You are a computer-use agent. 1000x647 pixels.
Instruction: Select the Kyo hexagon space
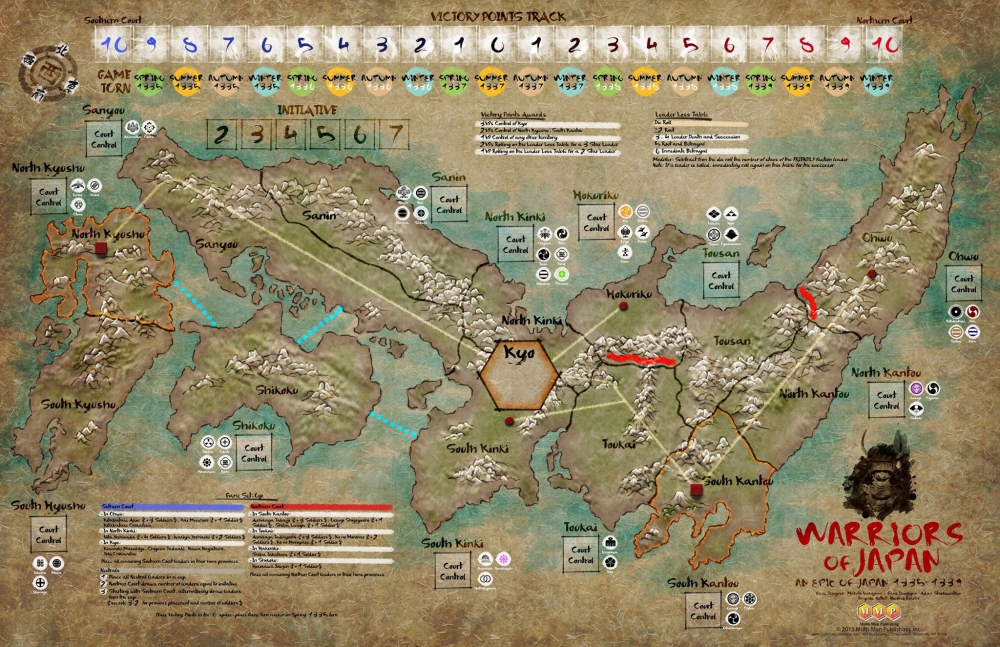pos(521,373)
